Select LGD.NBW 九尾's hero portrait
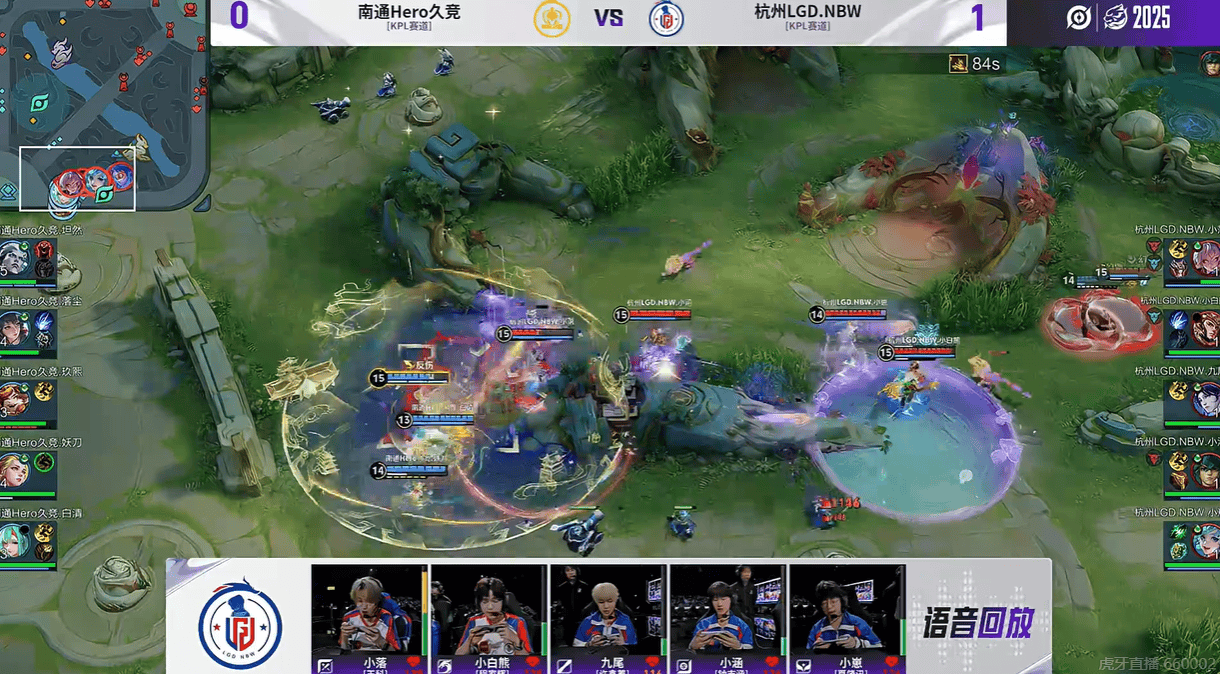The width and height of the screenshot is (1220, 674). 1204,400
